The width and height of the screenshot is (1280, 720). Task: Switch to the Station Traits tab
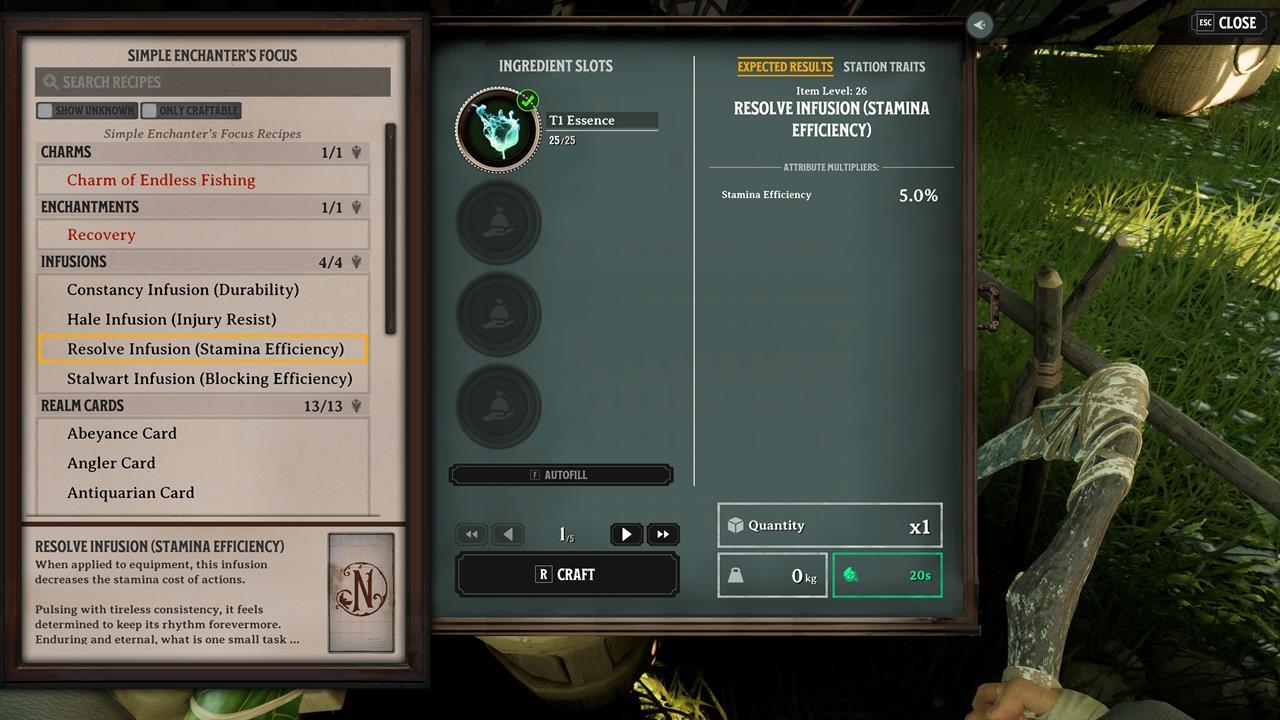pos(884,67)
